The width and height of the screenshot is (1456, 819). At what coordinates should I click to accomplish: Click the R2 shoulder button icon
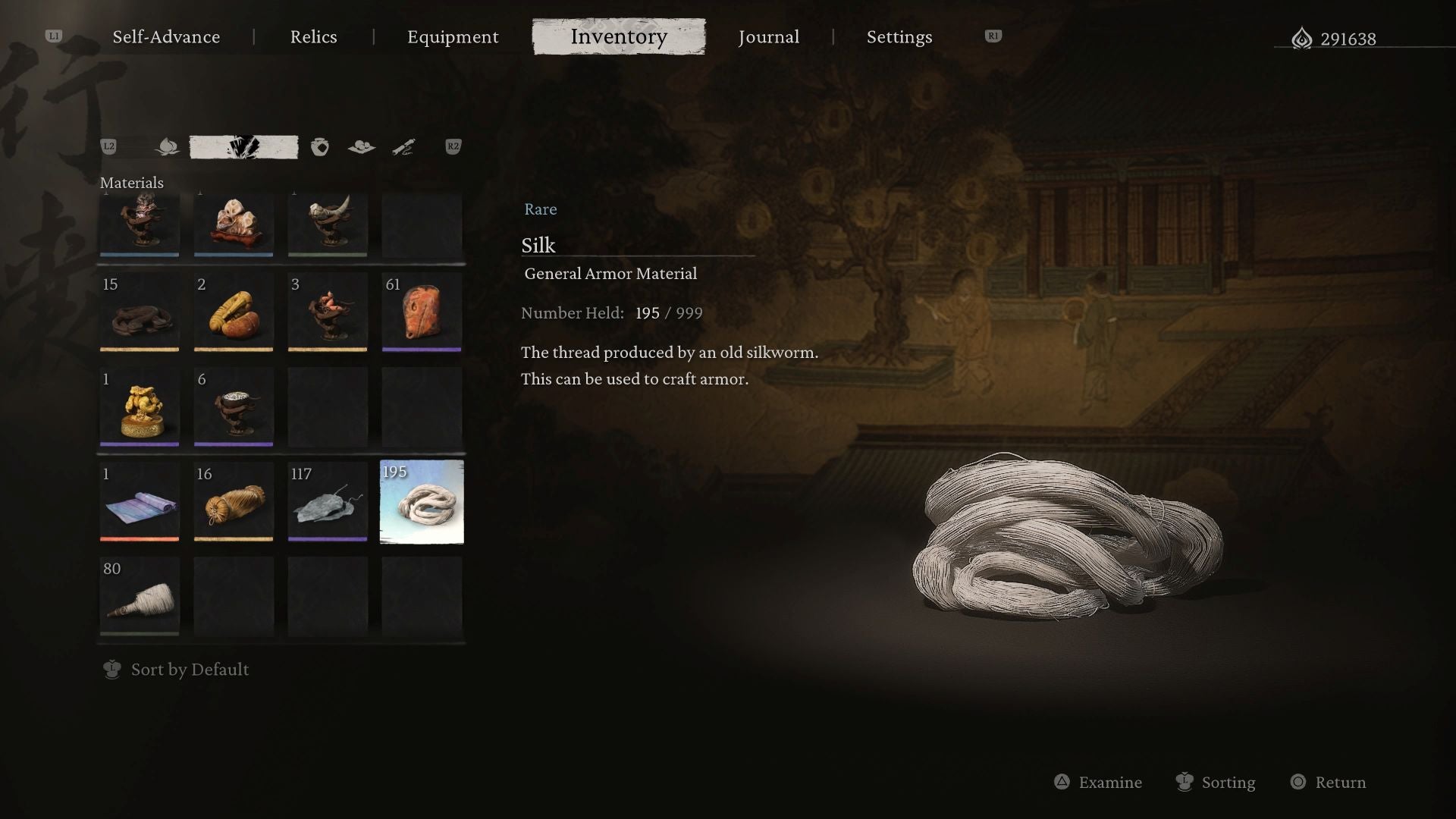click(453, 147)
